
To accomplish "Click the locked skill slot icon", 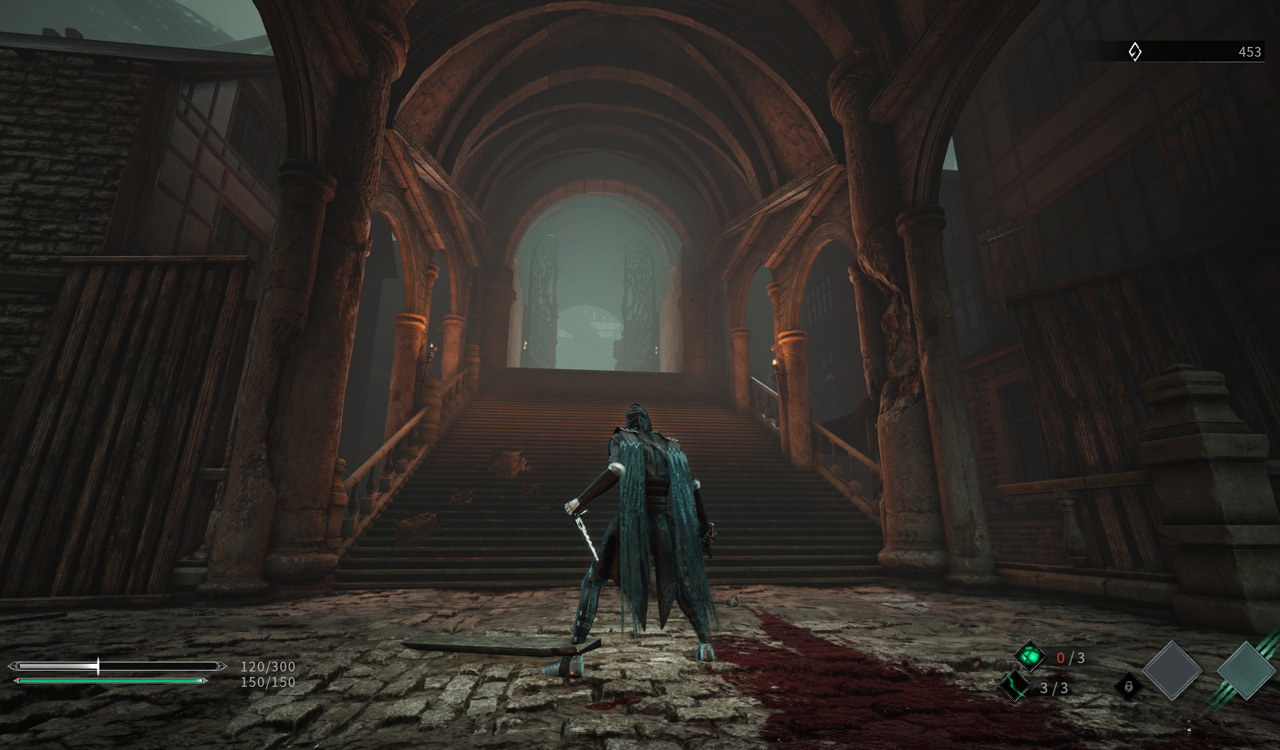I will (x=1130, y=687).
